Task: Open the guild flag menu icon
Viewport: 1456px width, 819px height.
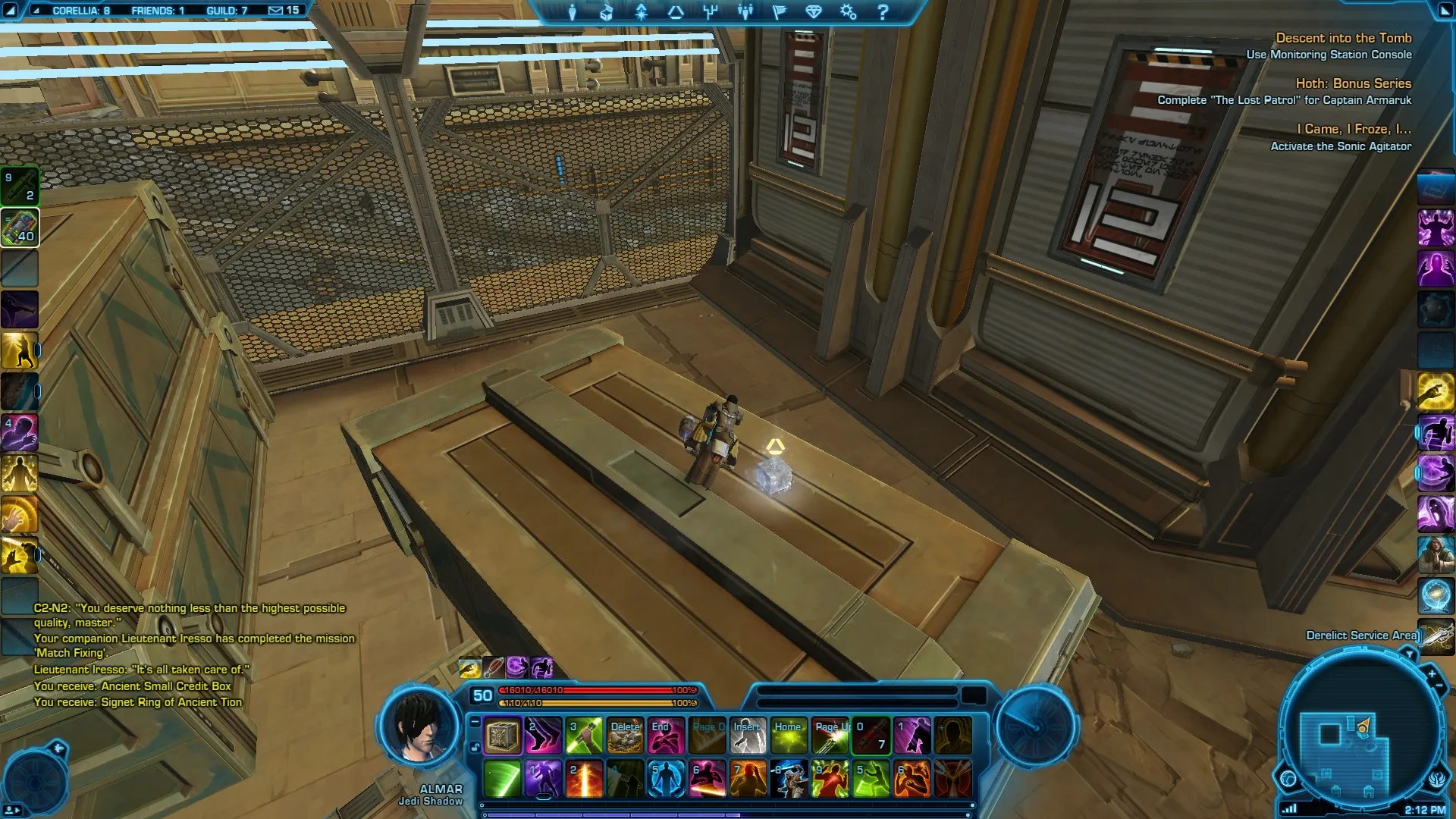Action: click(x=780, y=12)
